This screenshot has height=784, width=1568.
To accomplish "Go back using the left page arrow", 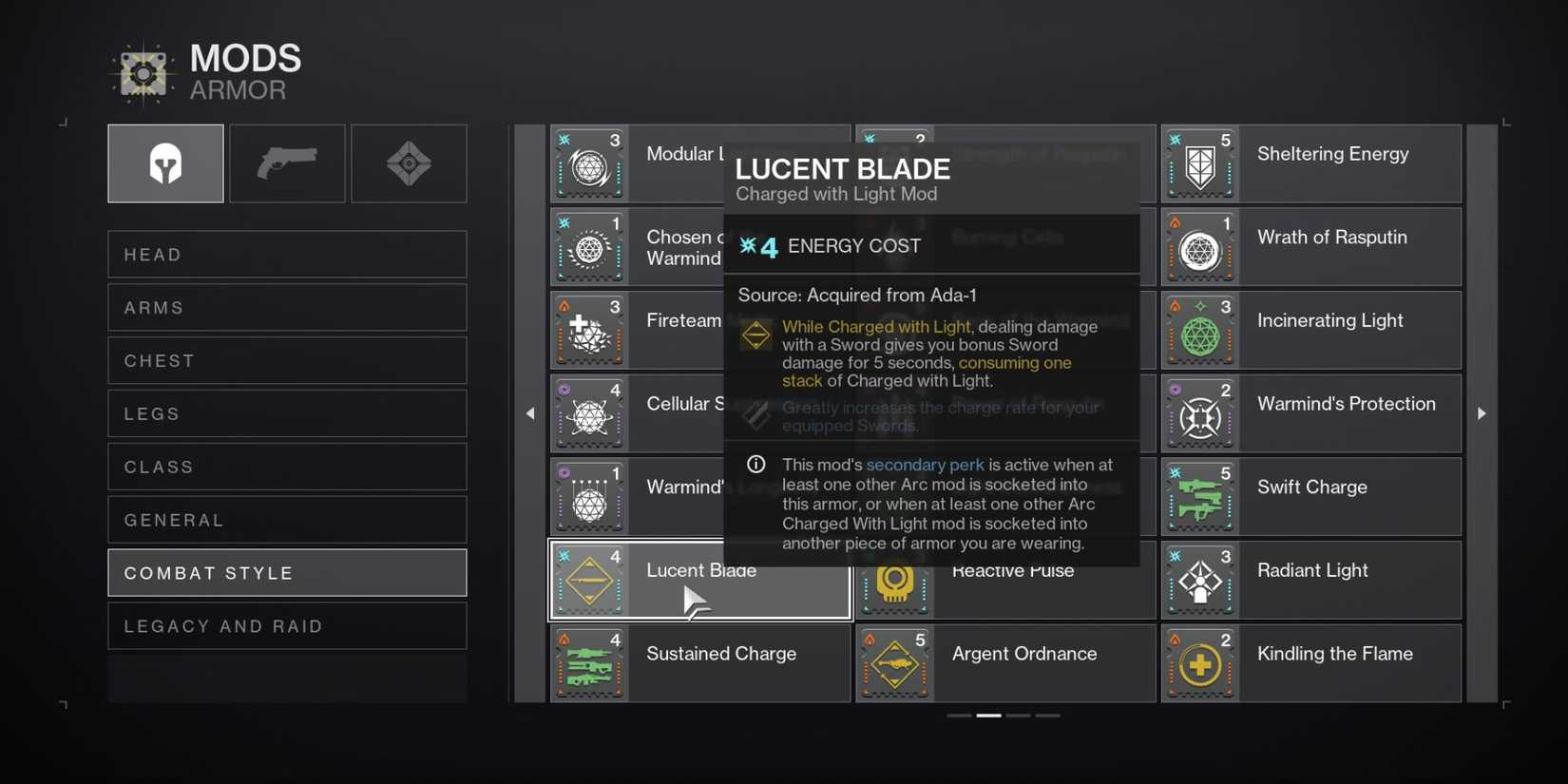I will [531, 413].
